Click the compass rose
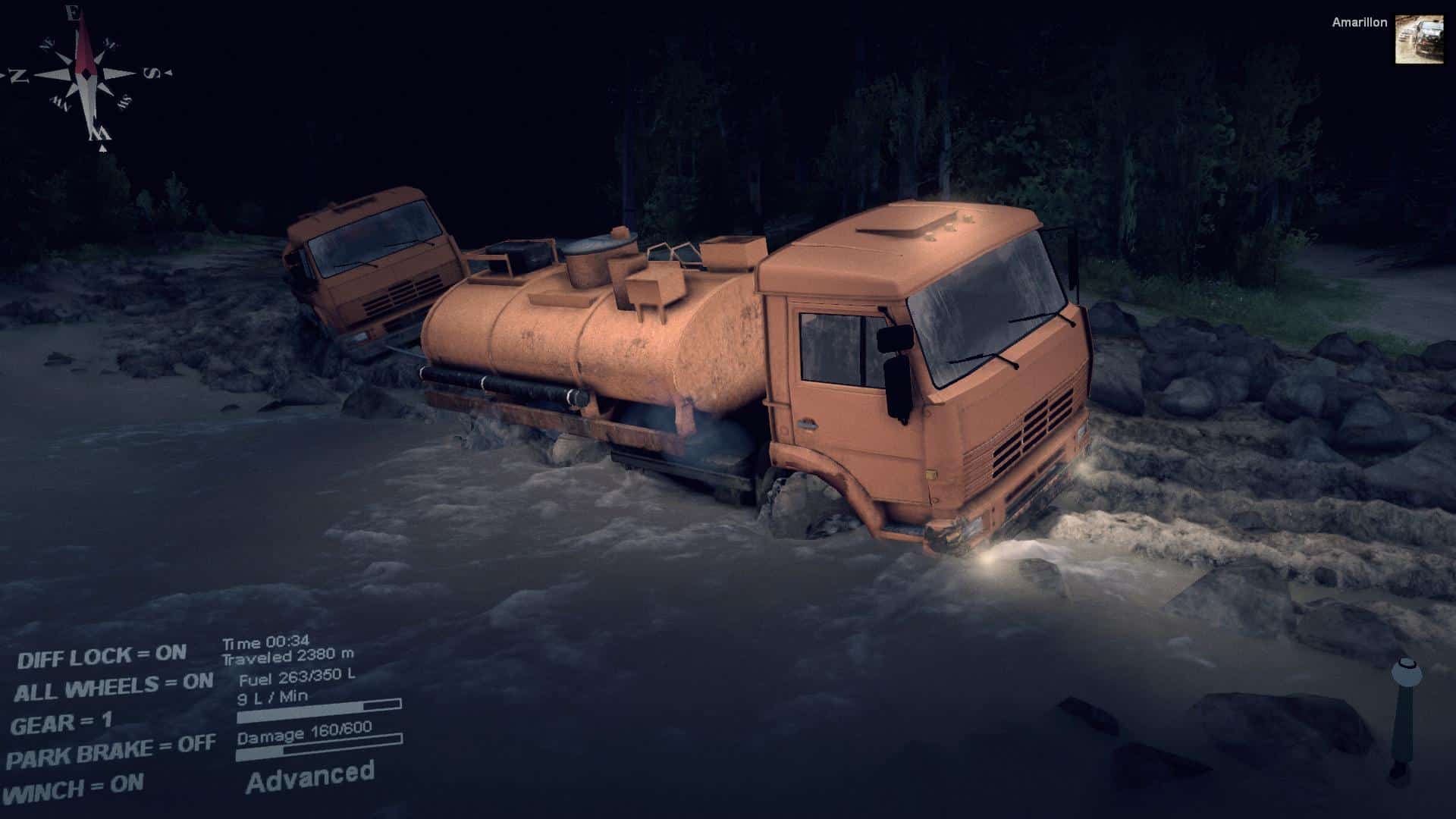This screenshot has width=1456, height=819. click(86, 74)
